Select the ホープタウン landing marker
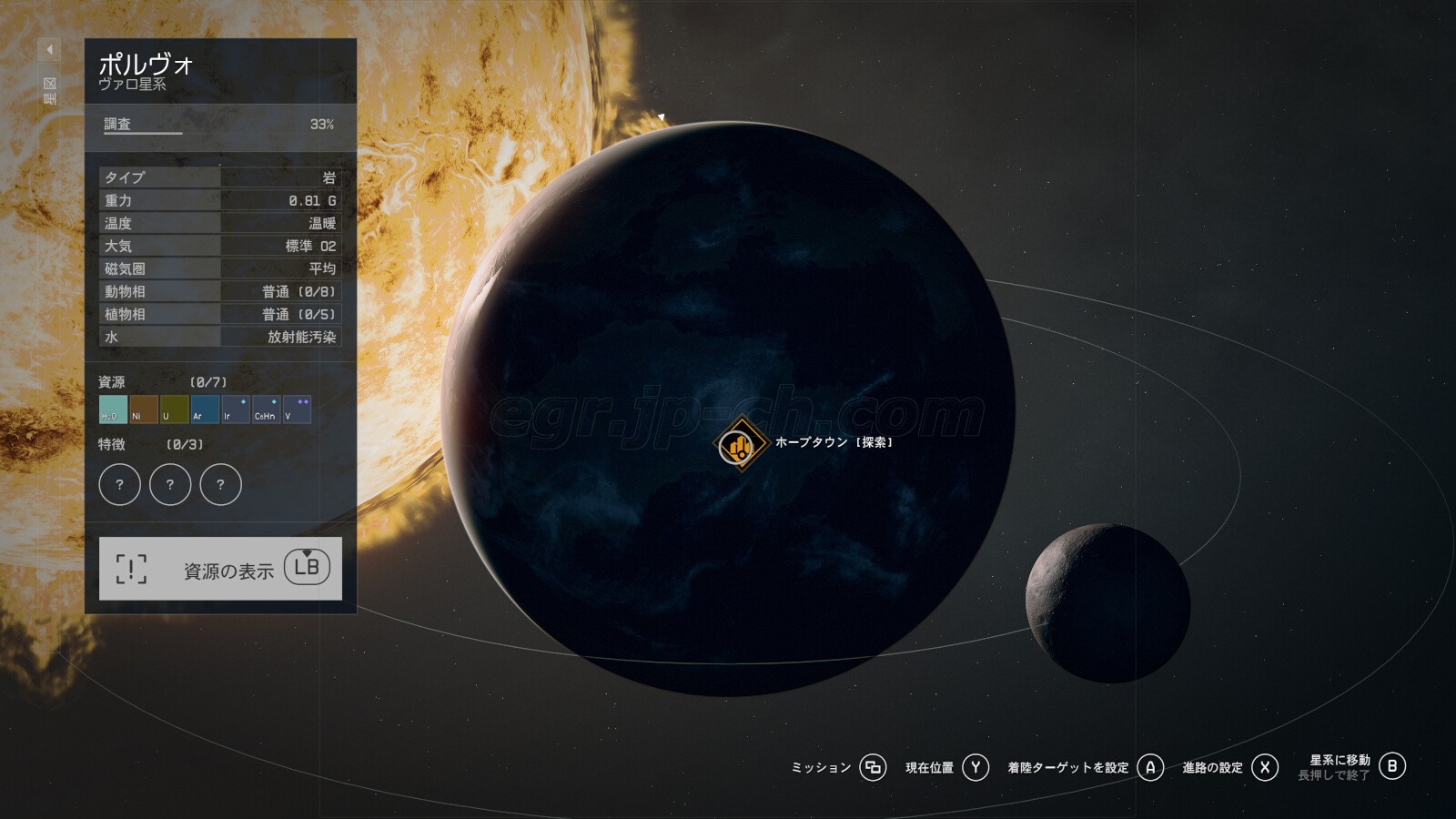 740,445
